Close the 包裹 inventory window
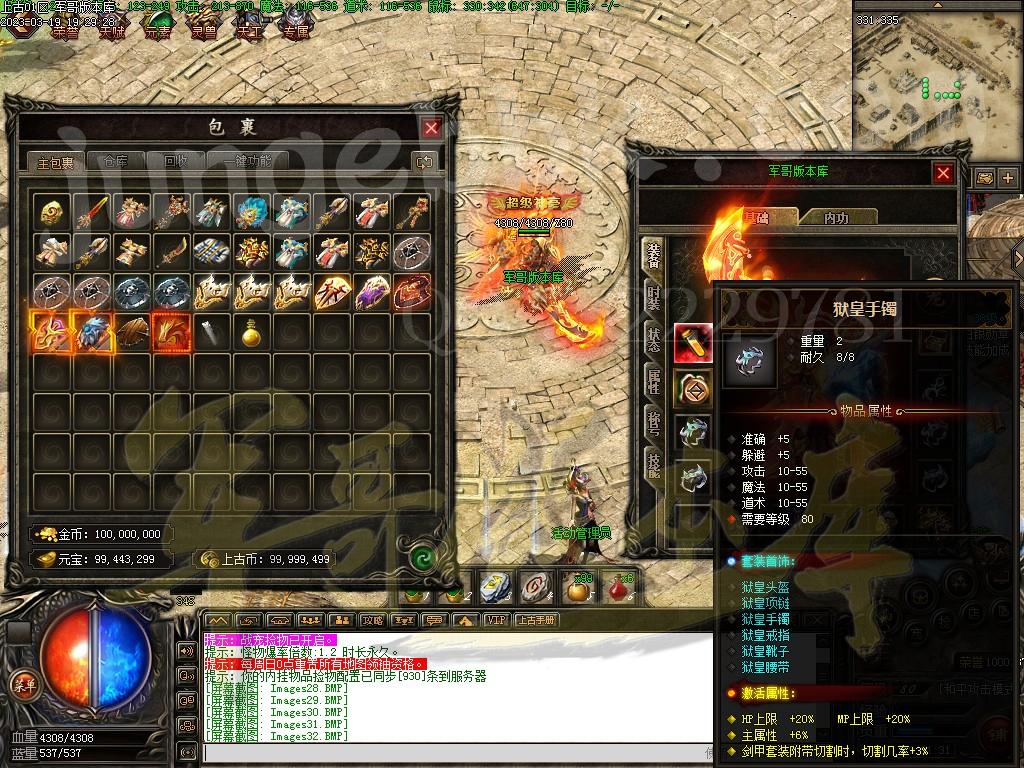The width and height of the screenshot is (1024, 768). coord(431,128)
